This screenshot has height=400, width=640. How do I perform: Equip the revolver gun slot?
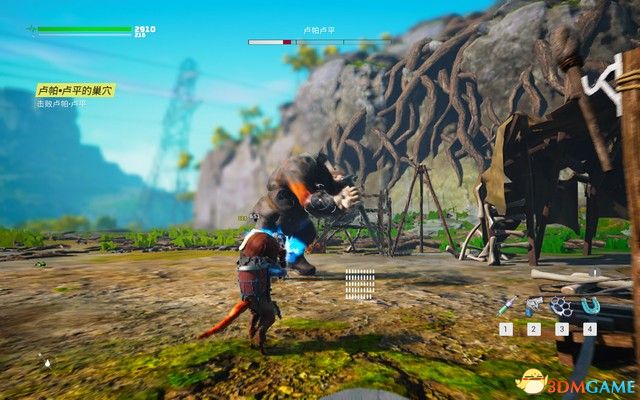point(533,306)
